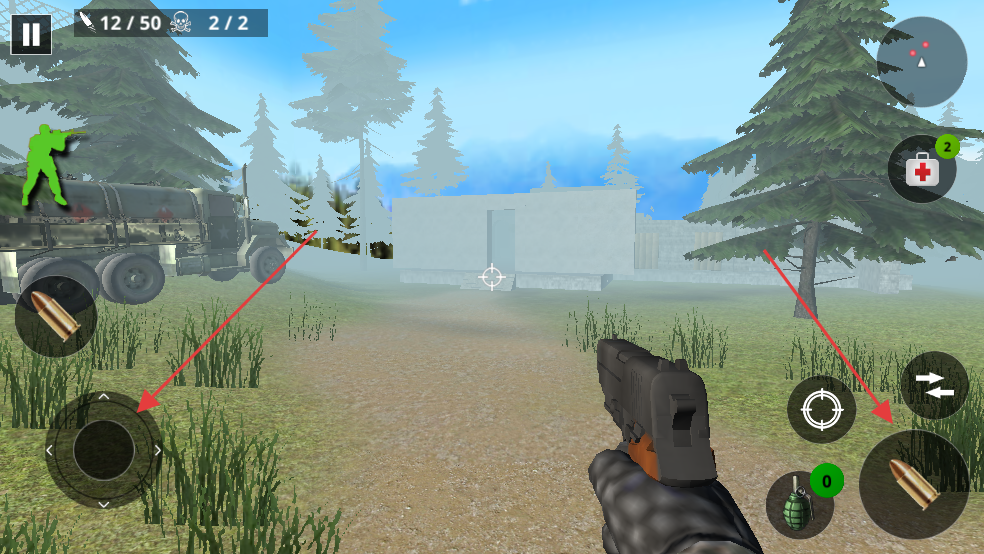This screenshot has width=984, height=554.
Task: Pause the game
Action: pos(31,34)
